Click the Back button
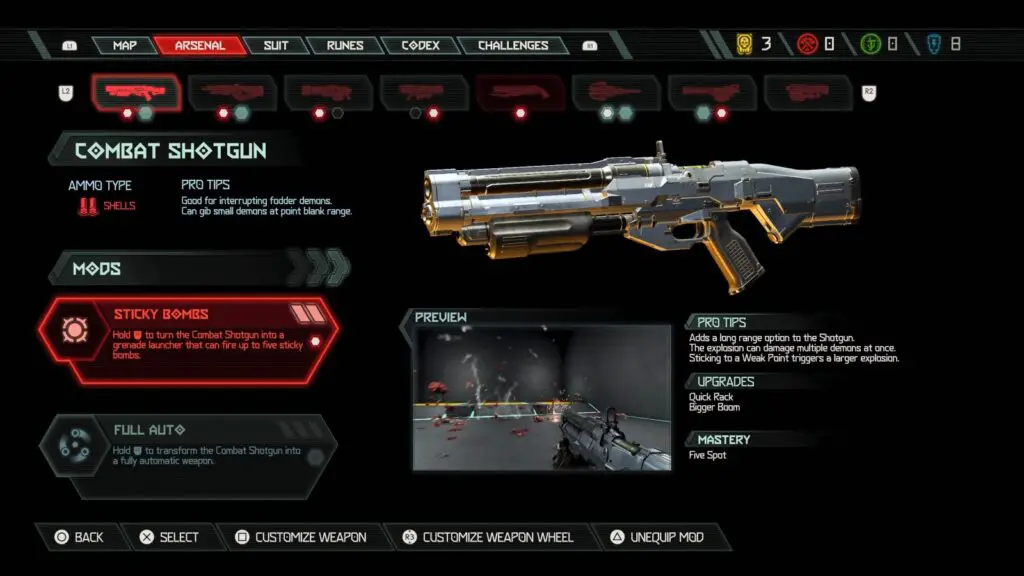Viewport: 1024px width, 576px height. [79, 537]
